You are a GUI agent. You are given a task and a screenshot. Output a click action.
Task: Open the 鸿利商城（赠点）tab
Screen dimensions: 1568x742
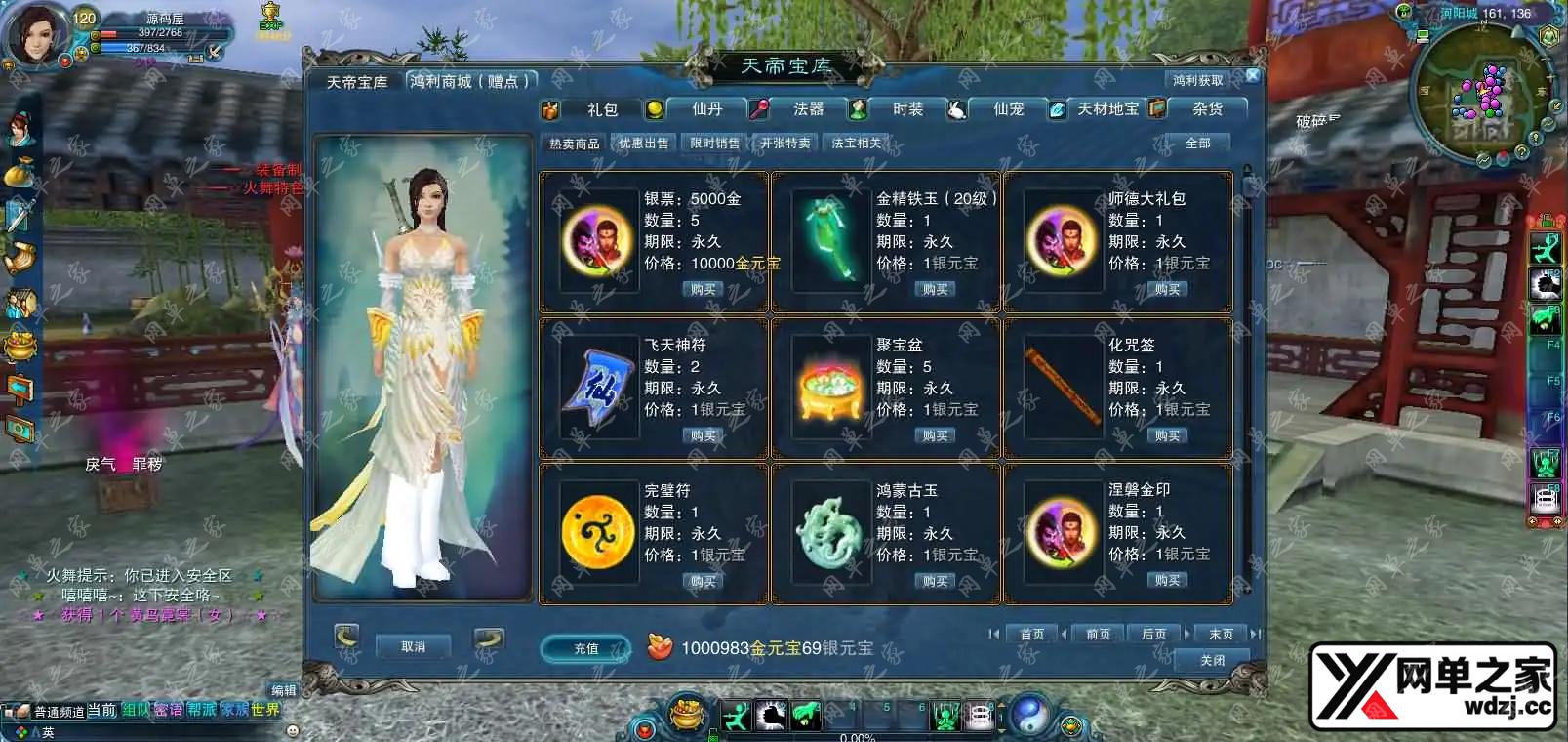(x=469, y=82)
